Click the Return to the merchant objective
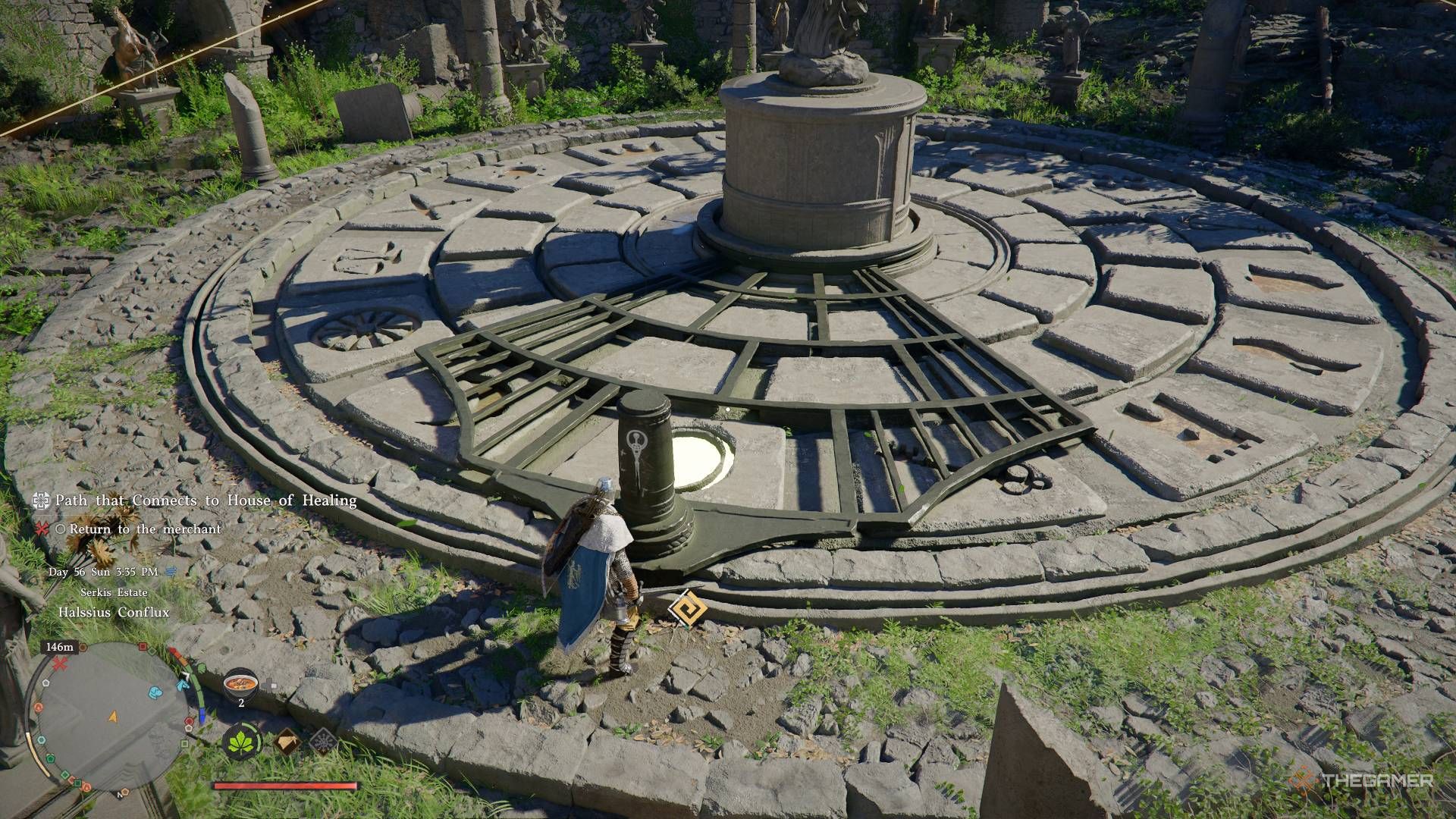Viewport: 1456px width, 819px height. 145,529
